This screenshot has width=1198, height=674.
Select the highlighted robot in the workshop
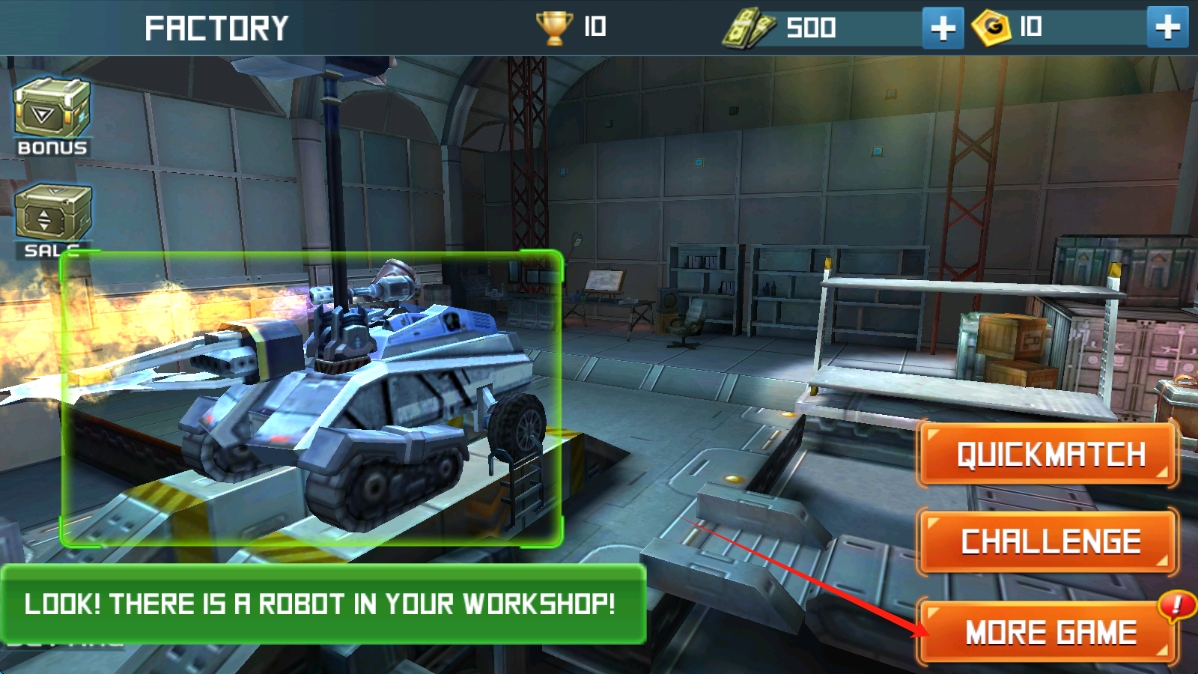coord(312,398)
